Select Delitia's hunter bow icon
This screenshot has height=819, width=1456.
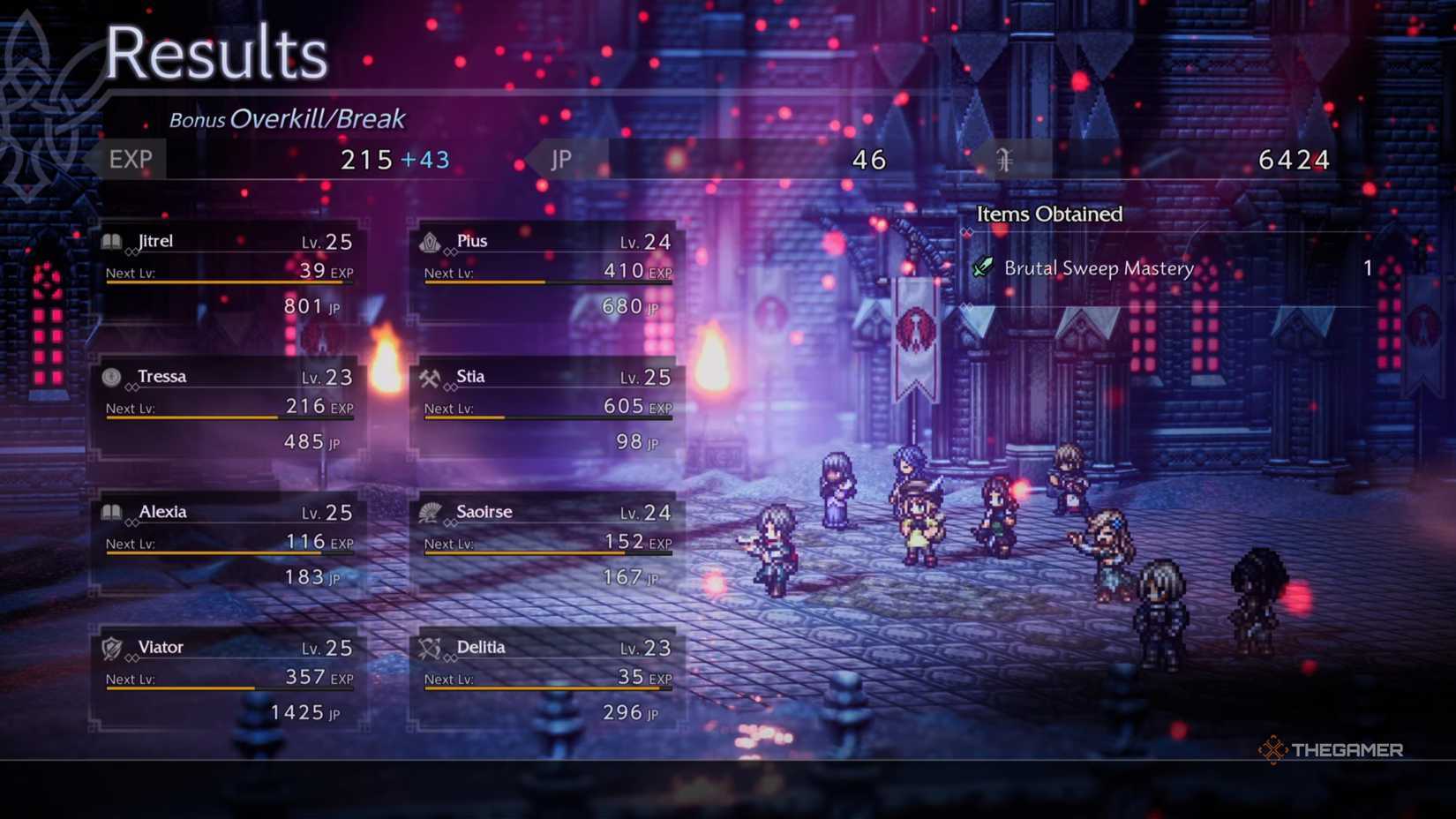[430, 646]
